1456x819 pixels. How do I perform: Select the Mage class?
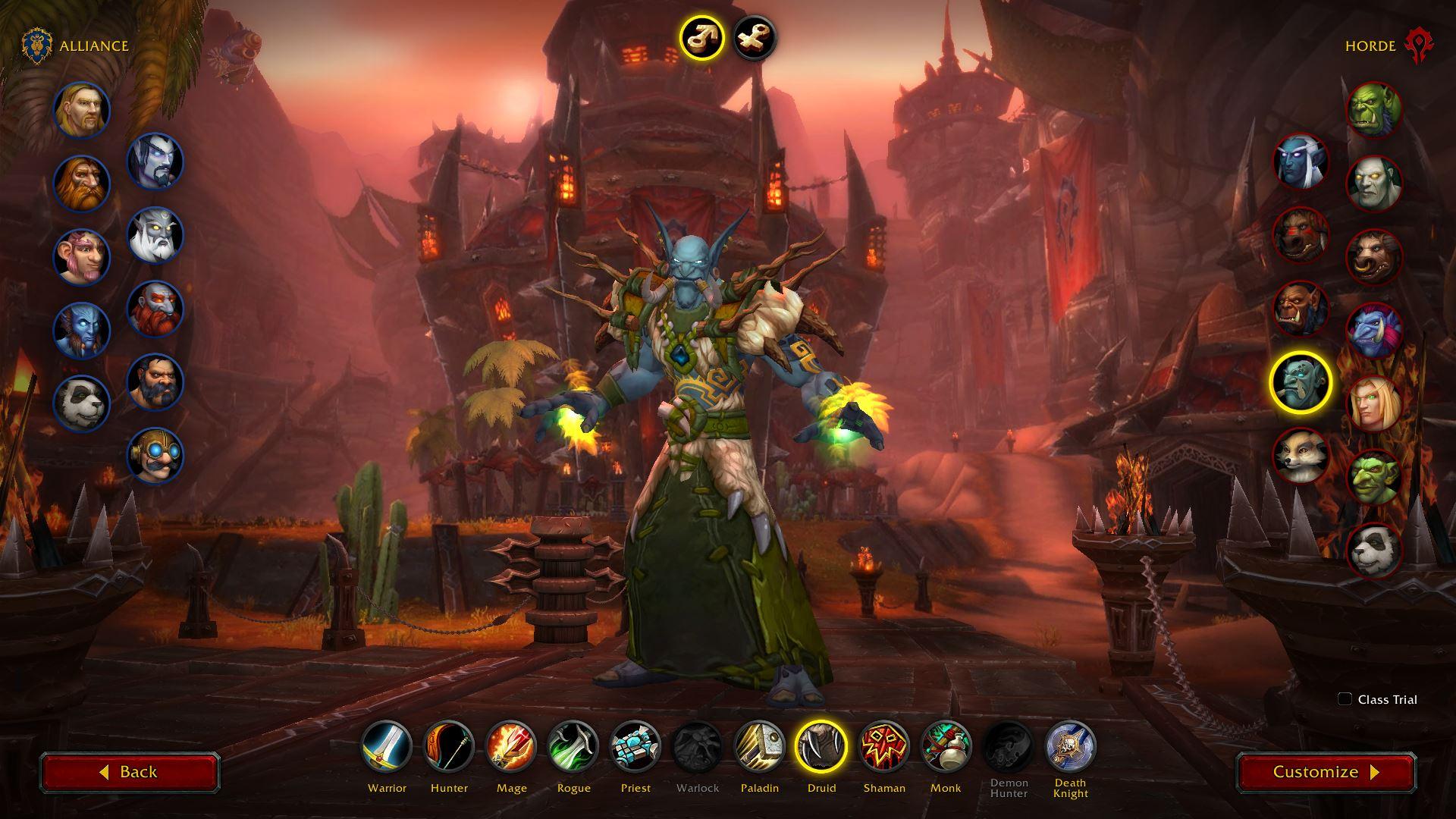511,746
